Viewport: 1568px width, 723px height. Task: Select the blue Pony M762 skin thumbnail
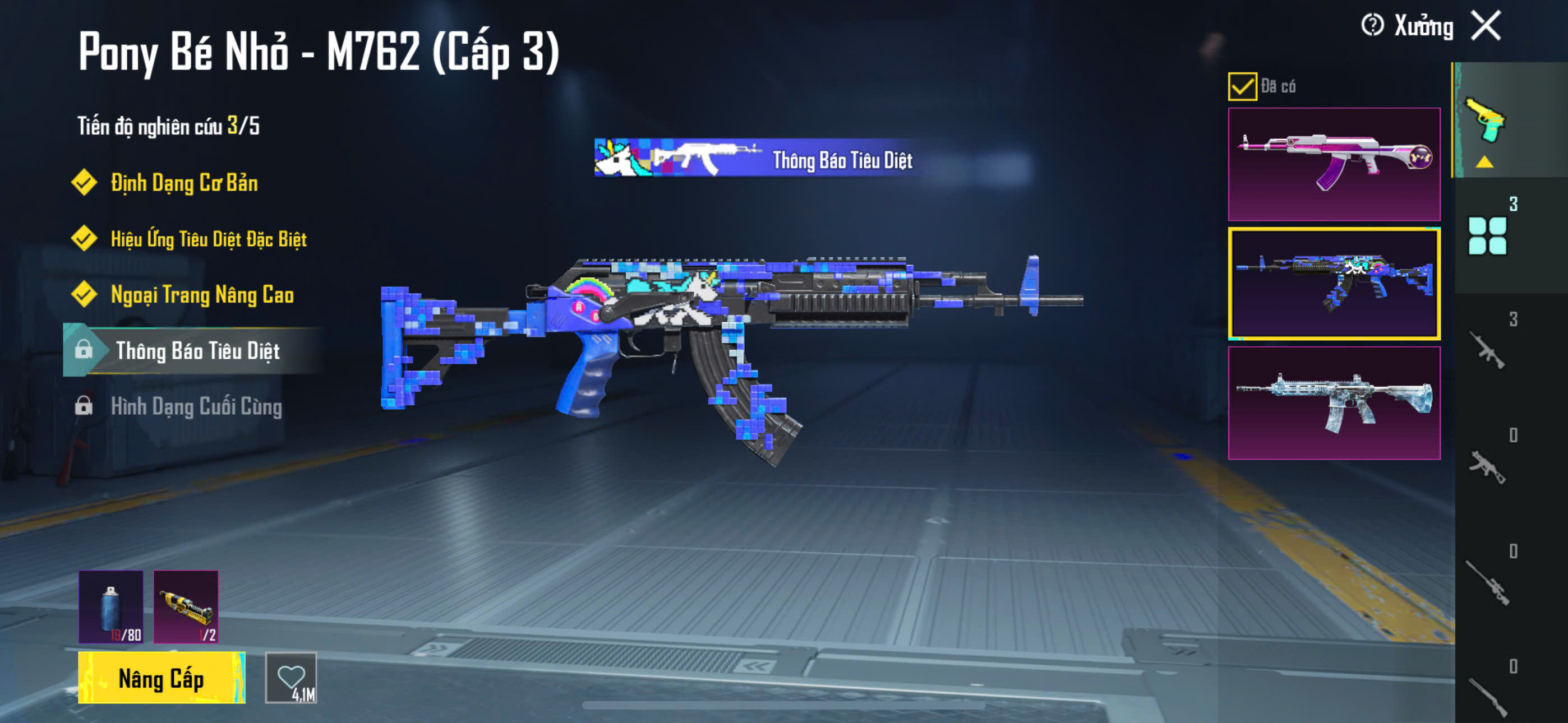point(1334,284)
